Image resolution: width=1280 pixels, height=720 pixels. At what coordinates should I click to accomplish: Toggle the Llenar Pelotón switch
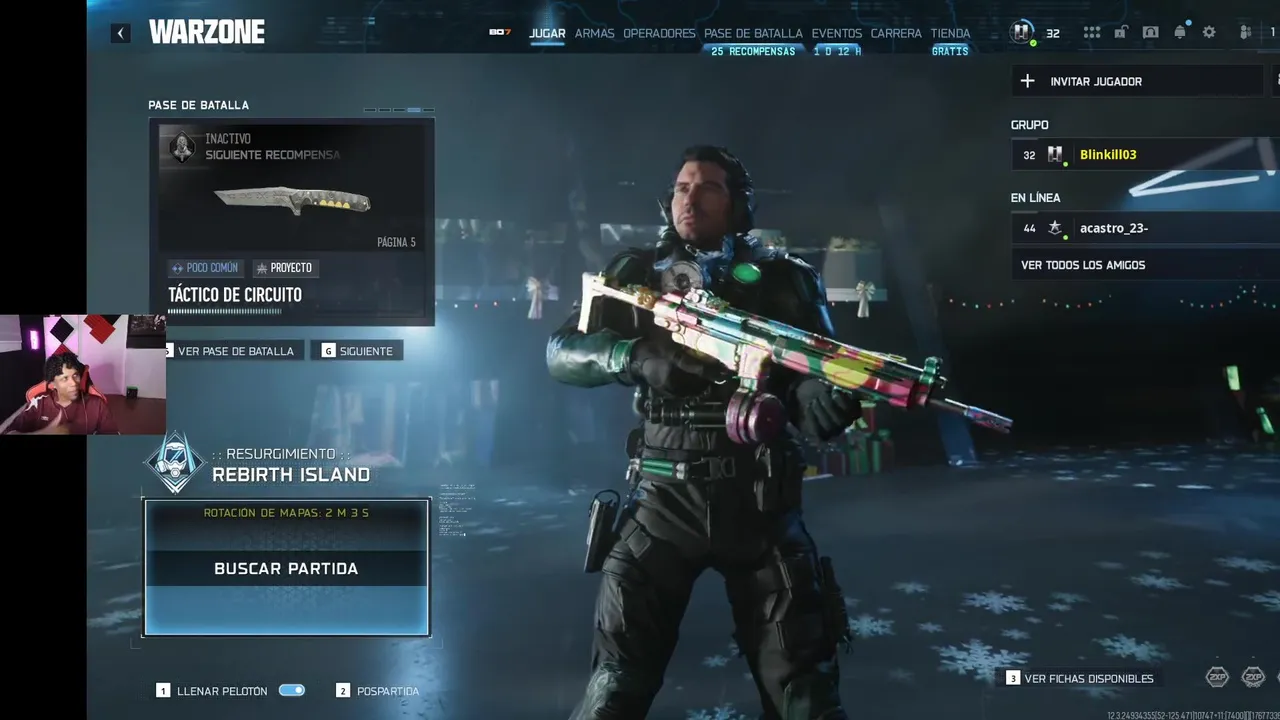(292, 690)
